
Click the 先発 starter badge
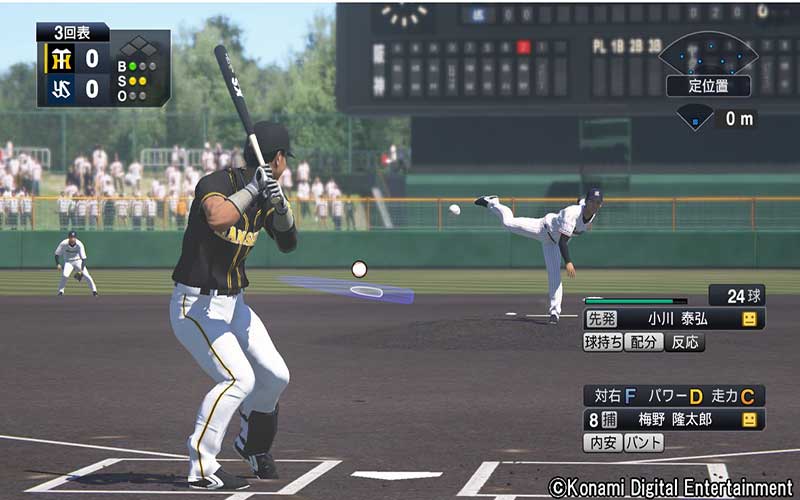click(x=601, y=319)
